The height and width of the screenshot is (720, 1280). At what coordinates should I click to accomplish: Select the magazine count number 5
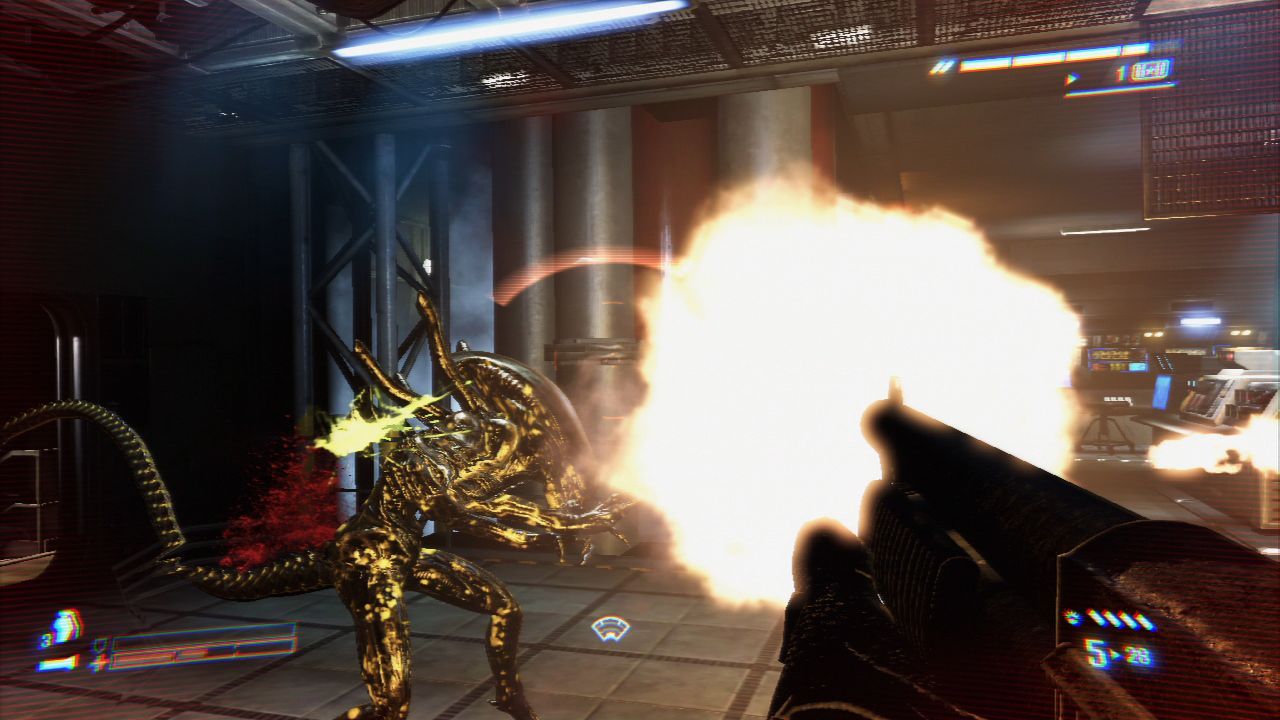[x=1095, y=652]
